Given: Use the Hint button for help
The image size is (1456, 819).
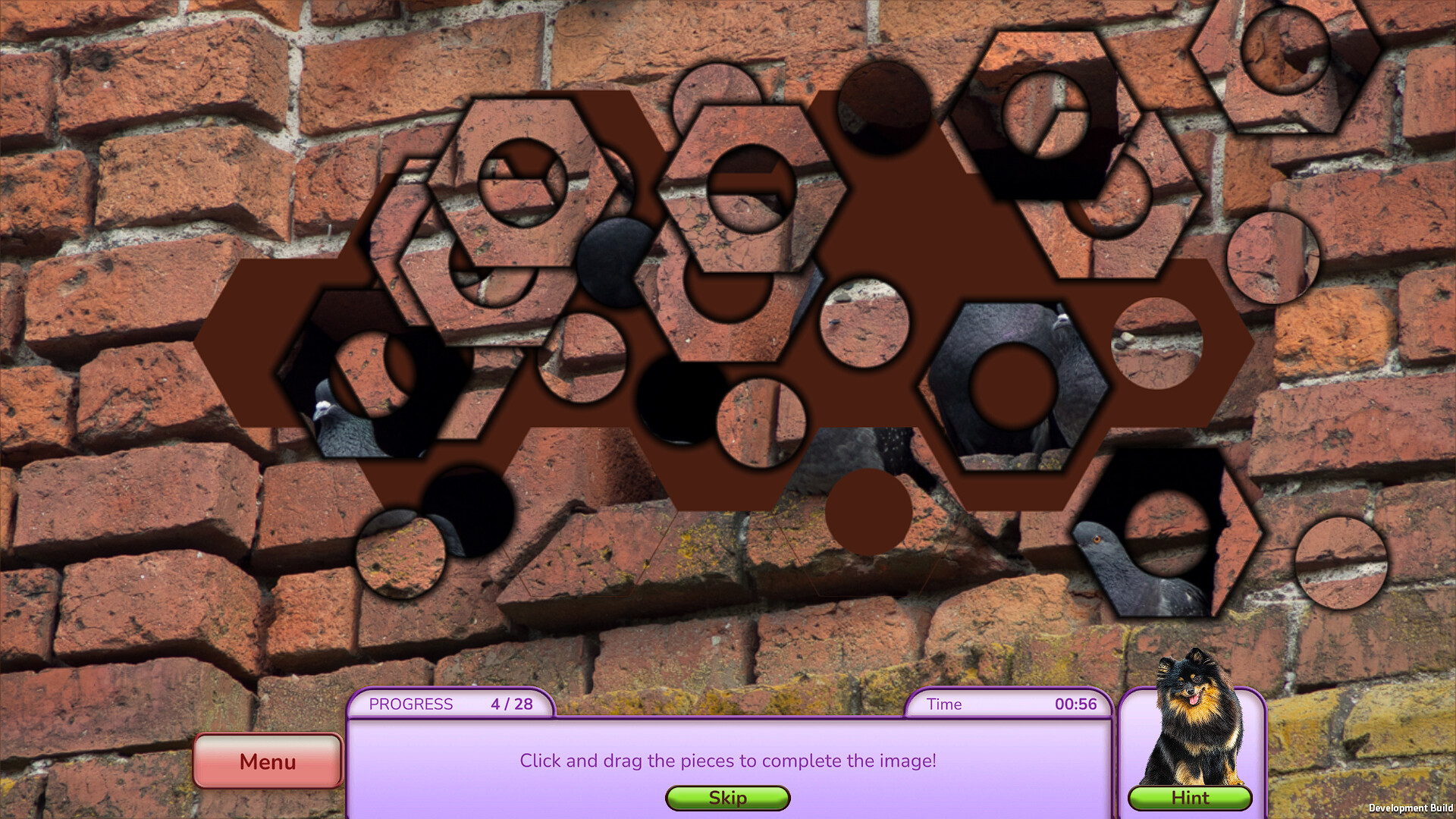Looking at the screenshot, I should pyautogui.click(x=1191, y=798).
